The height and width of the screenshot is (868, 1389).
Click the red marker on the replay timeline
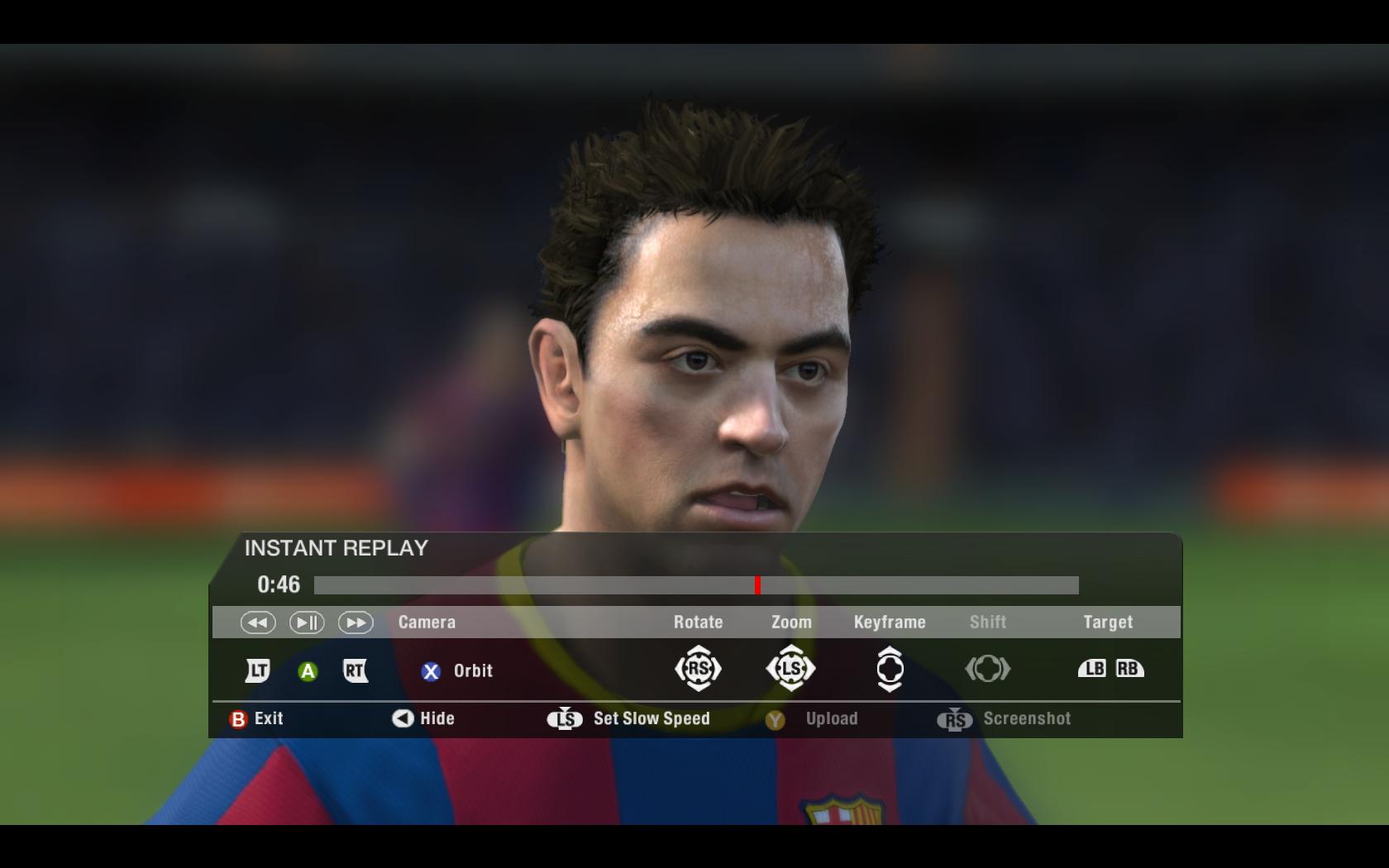tap(757, 585)
